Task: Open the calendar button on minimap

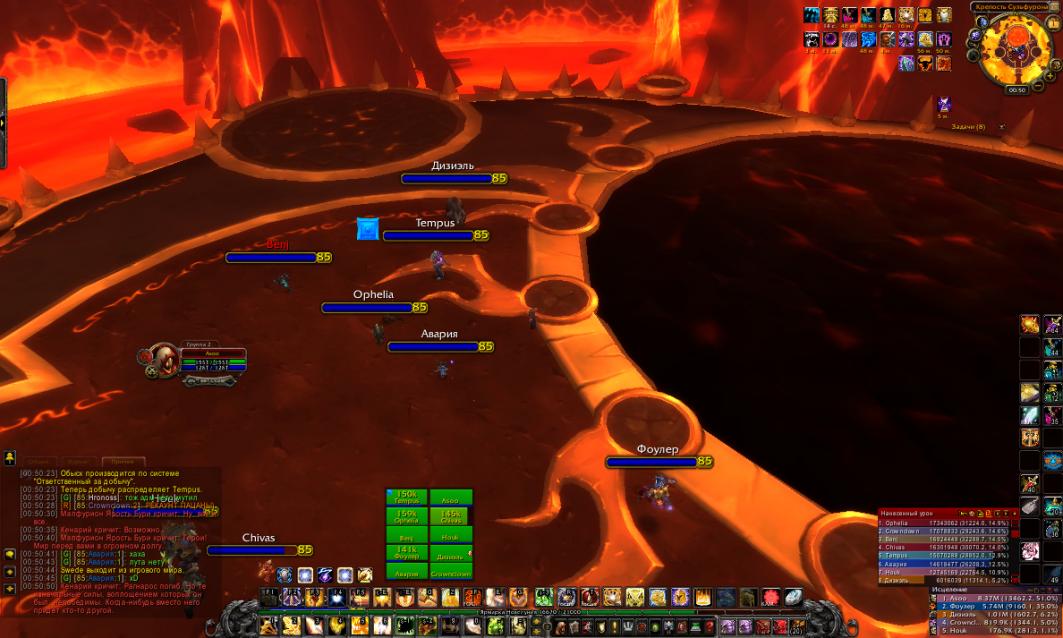Action: tap(1051, 22)
